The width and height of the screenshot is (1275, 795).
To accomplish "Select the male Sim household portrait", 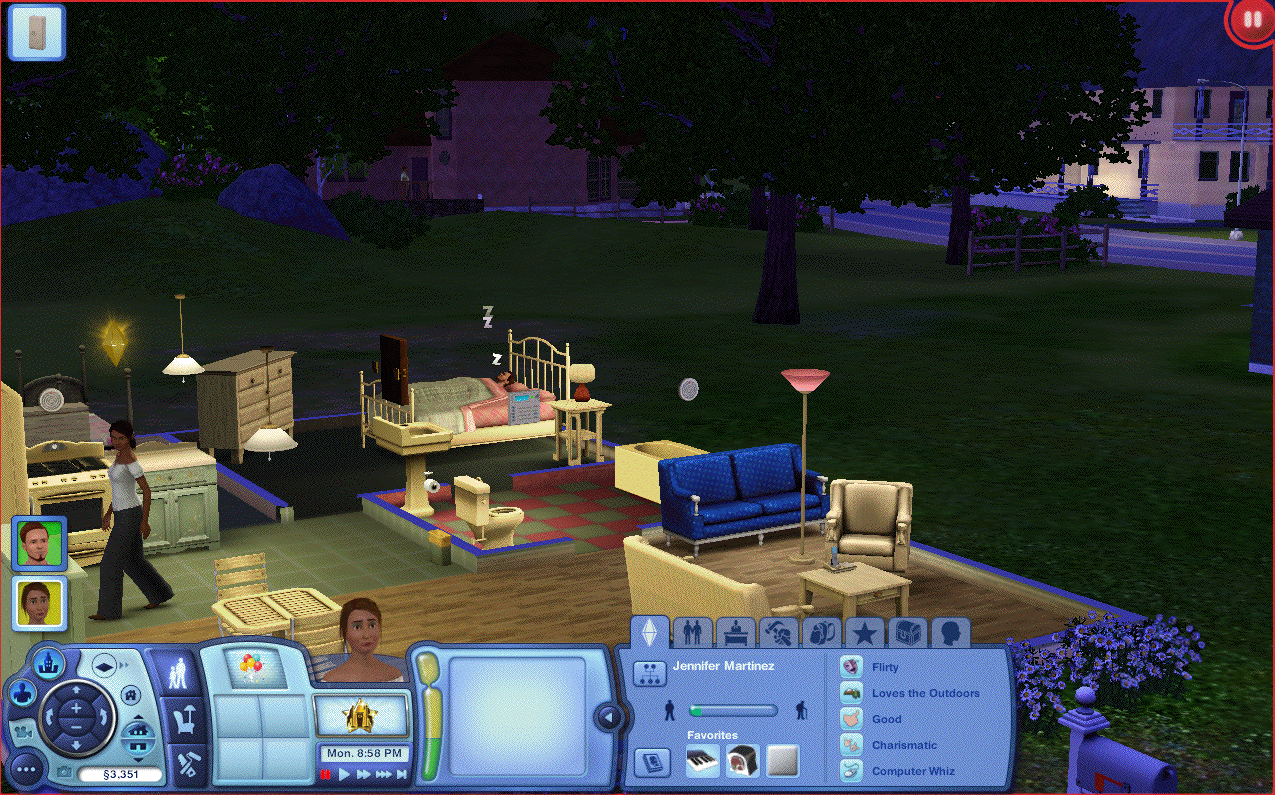I will (40, 543).
